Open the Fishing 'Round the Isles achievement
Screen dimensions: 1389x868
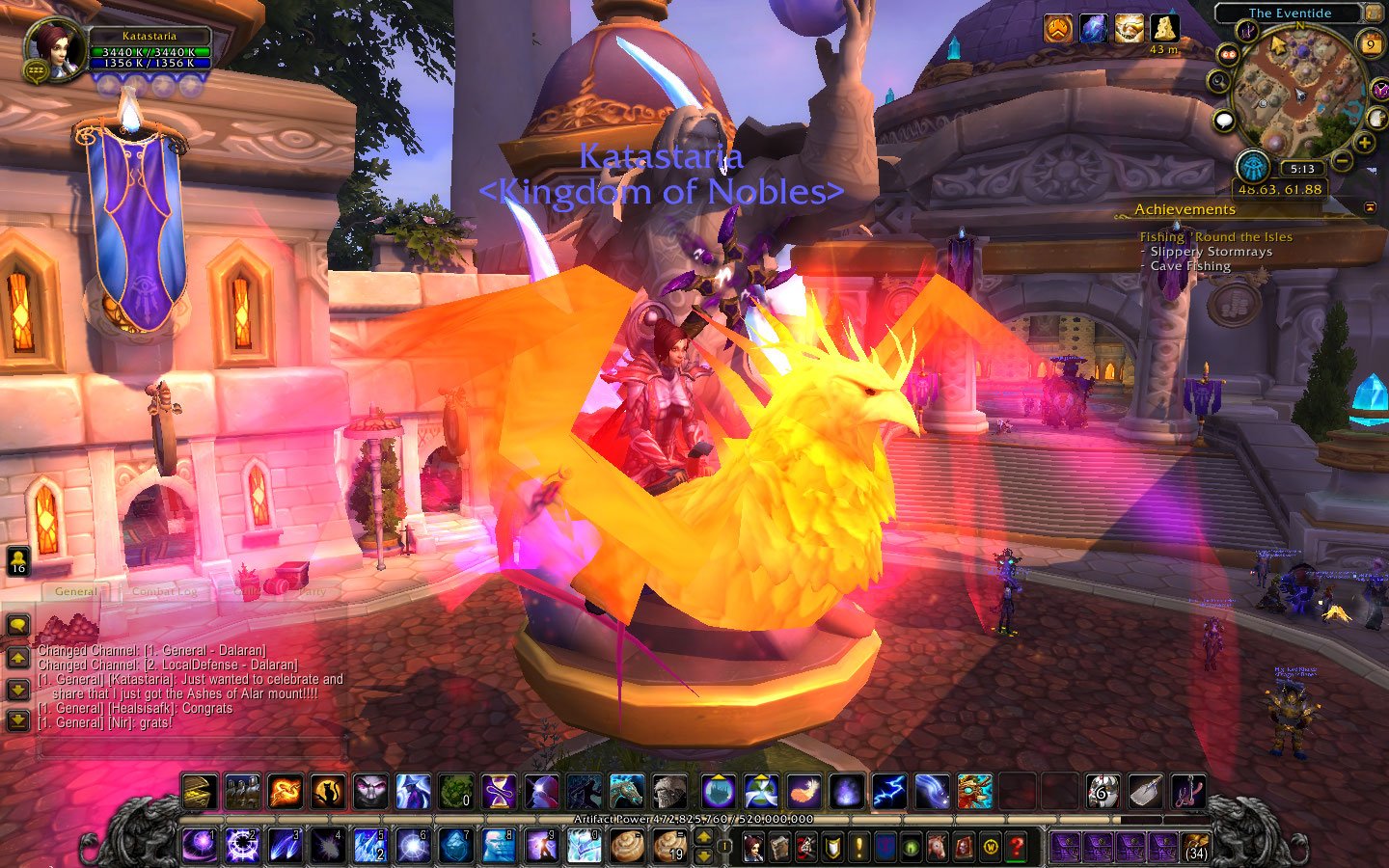[1215, 236]
